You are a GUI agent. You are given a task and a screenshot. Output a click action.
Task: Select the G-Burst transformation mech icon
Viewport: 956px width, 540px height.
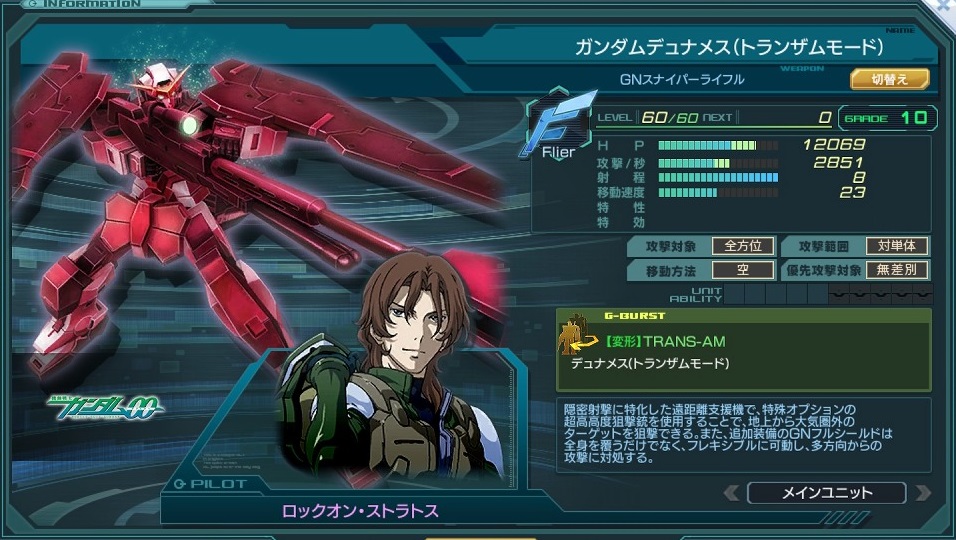[x=576, y=339]
